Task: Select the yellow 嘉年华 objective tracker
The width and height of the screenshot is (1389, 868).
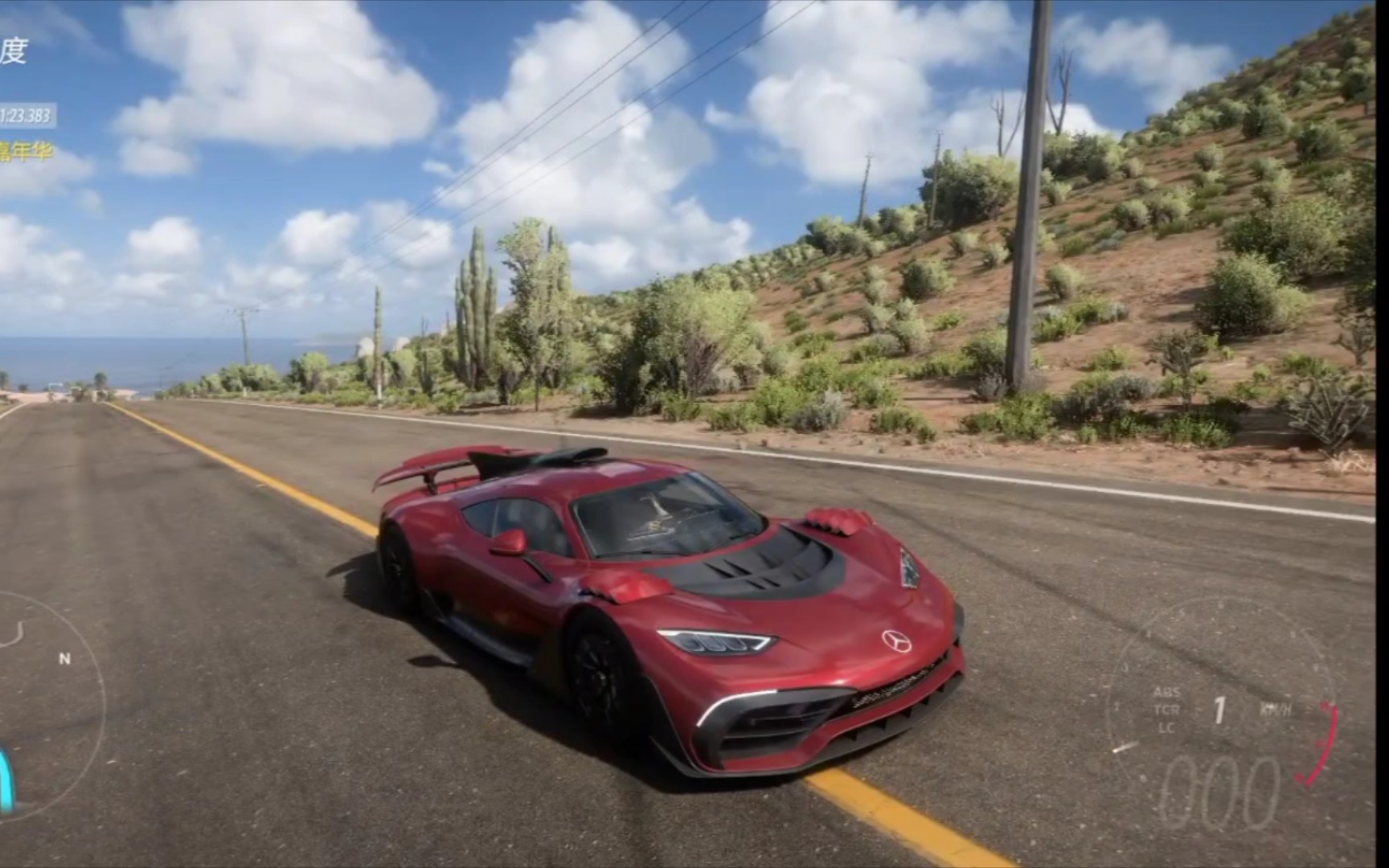Action: (x=26, y=150)
